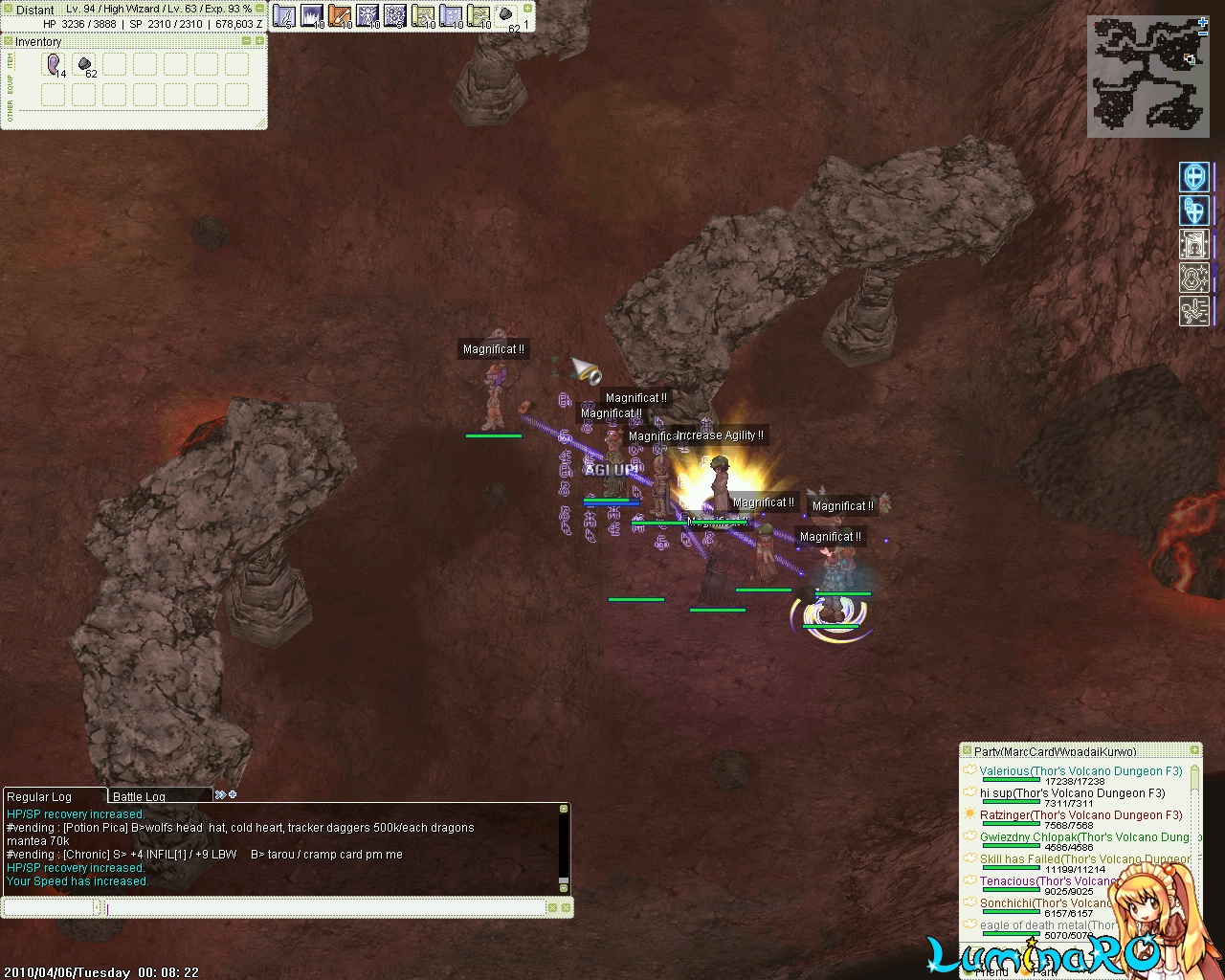Viewport: 1225px width, 980px height.
Task: Minimize the character status window
Action: pos(259,9)
